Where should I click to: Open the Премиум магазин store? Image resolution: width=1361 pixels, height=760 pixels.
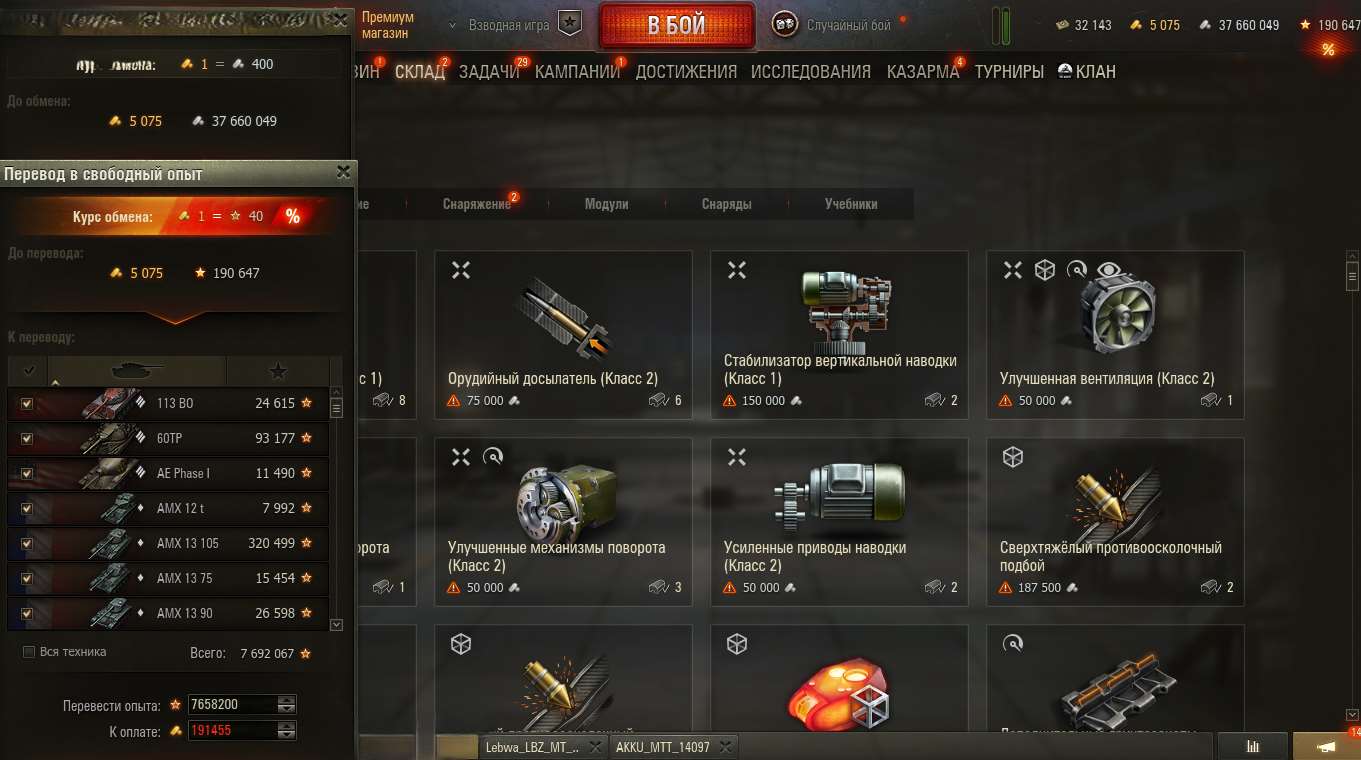(387, 25)
